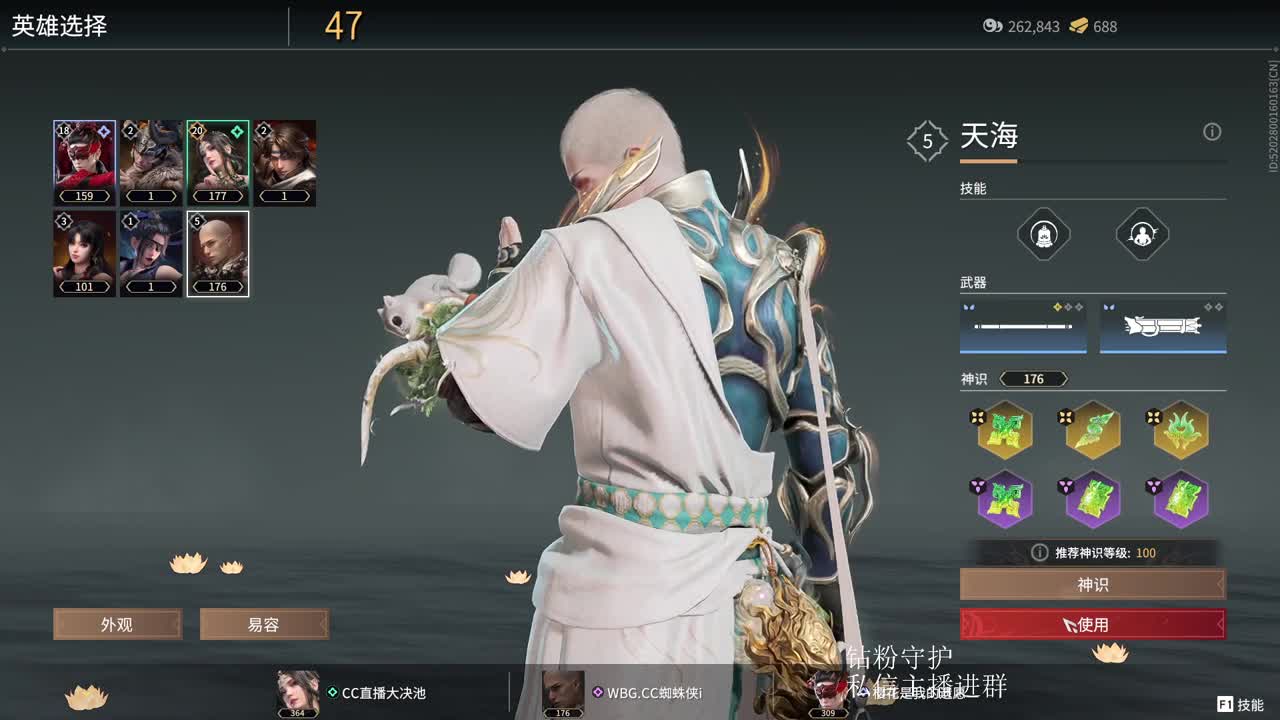Viewport: 1280px width, 720px height.
Task: Select the staff weapon under 武器
Action: point(1022,327)
